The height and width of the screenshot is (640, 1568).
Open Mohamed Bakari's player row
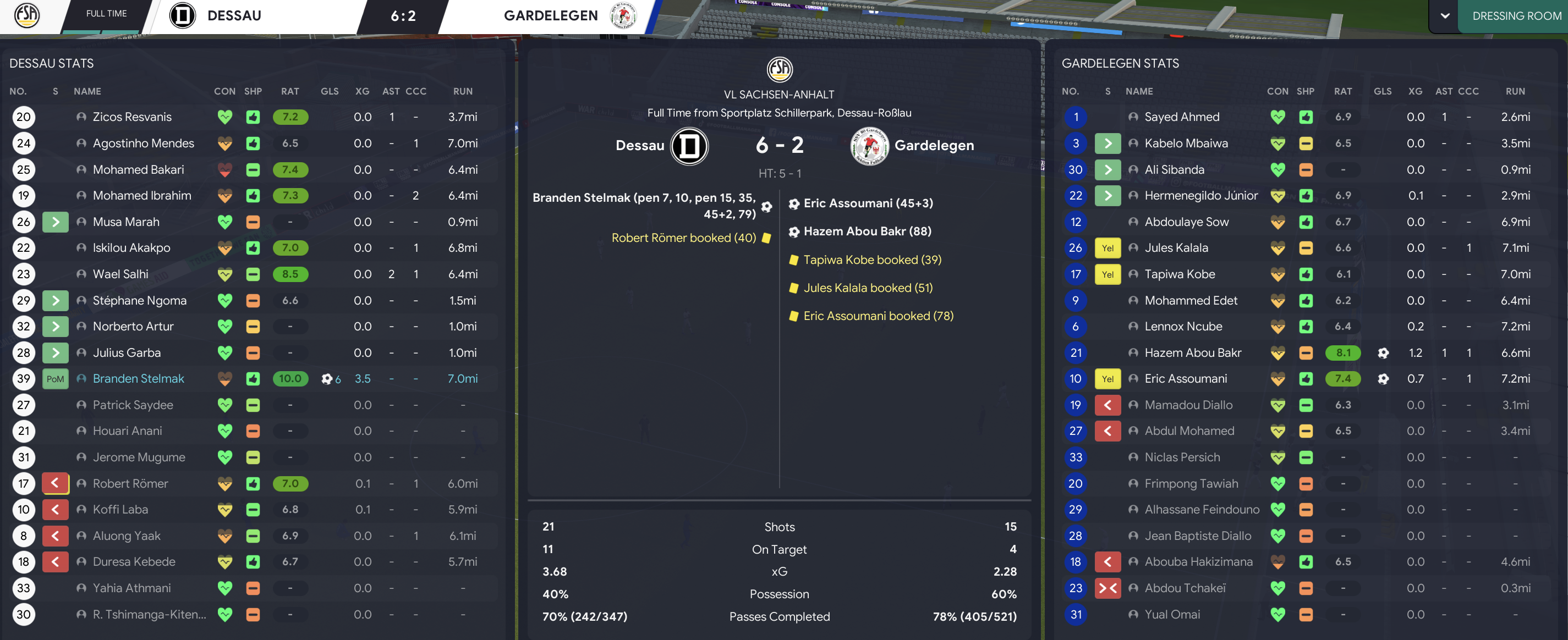(x=138, y=170)
